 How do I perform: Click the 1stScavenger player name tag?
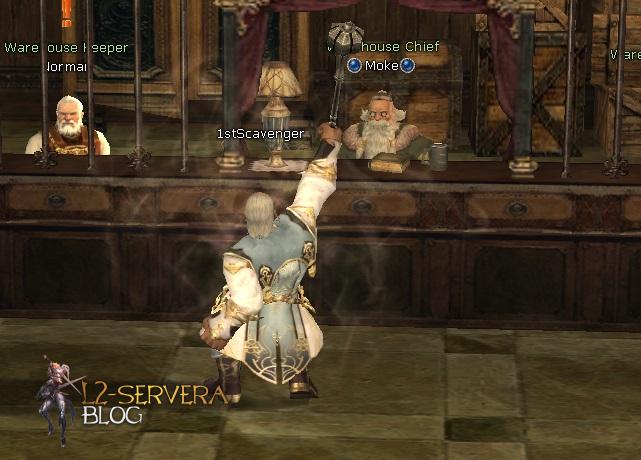(260, 133)
